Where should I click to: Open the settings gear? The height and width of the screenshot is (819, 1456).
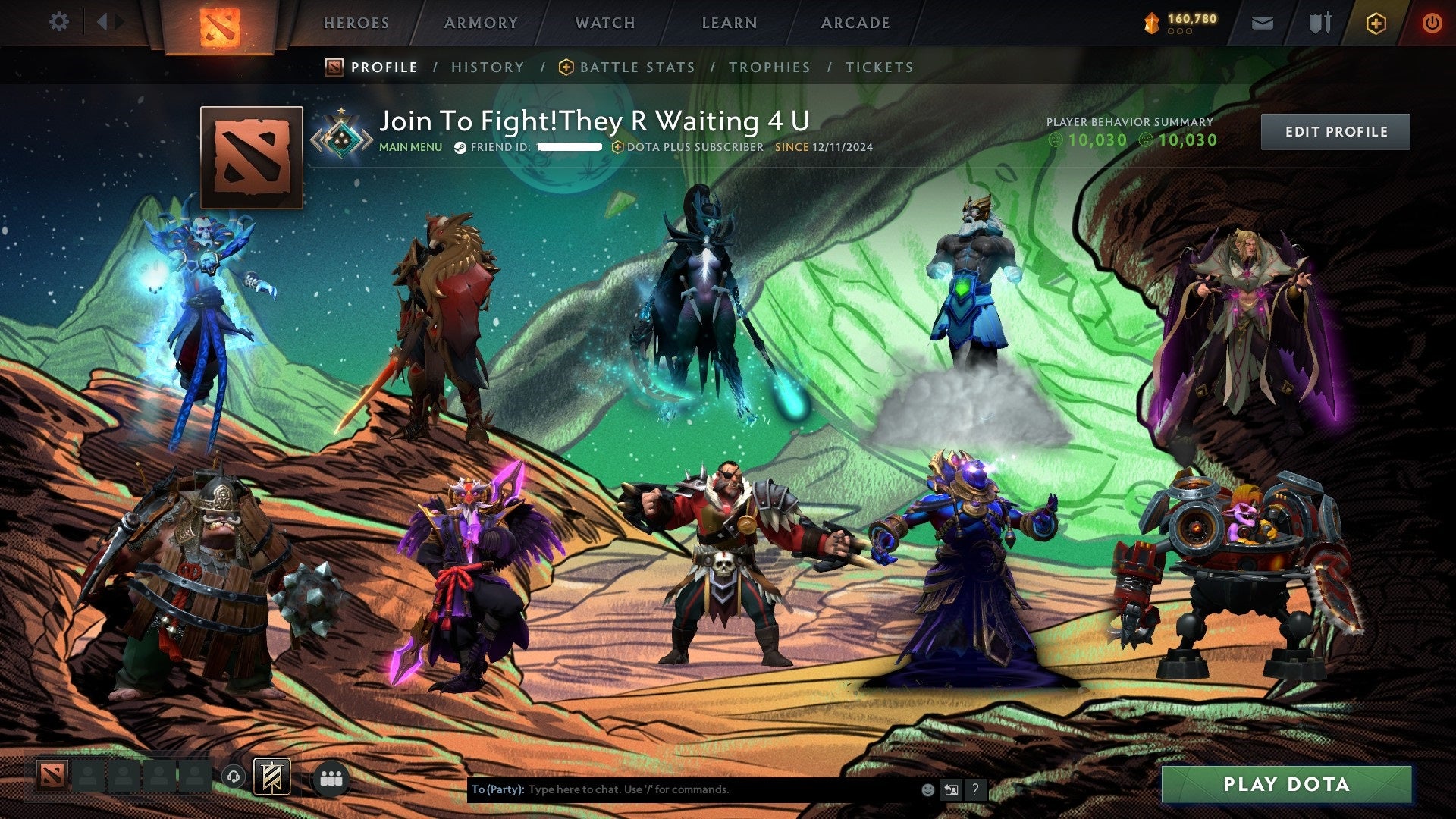point(59,22)
